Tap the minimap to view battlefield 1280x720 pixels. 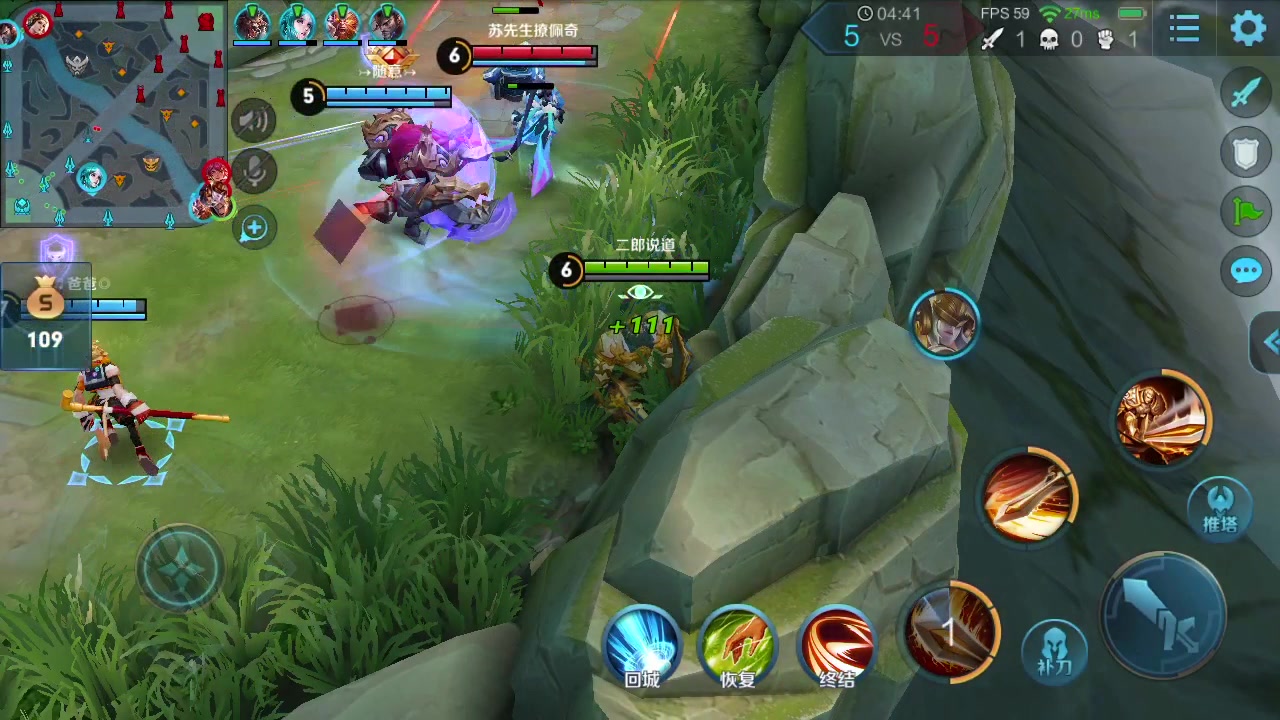click(113, 113)
